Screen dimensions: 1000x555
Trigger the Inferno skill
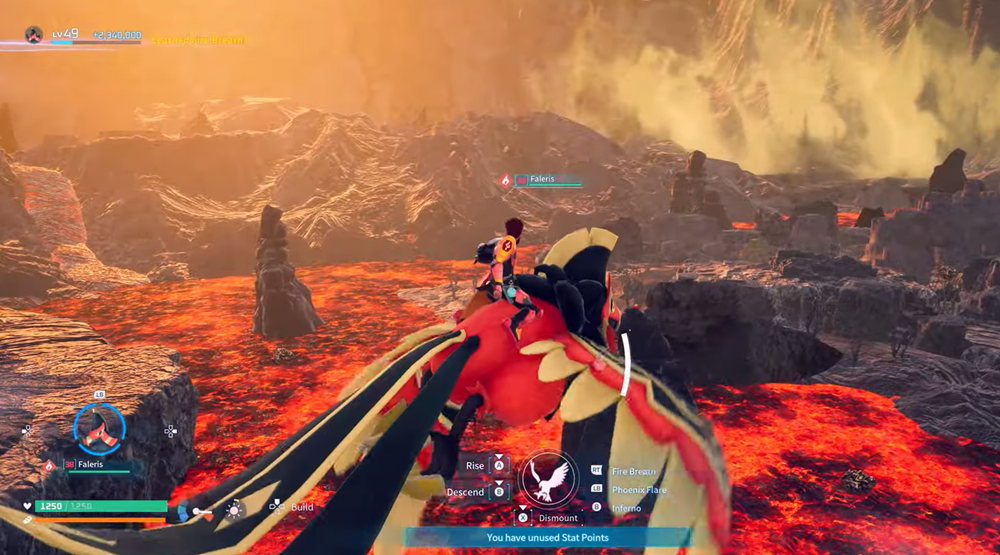[627, 508]
